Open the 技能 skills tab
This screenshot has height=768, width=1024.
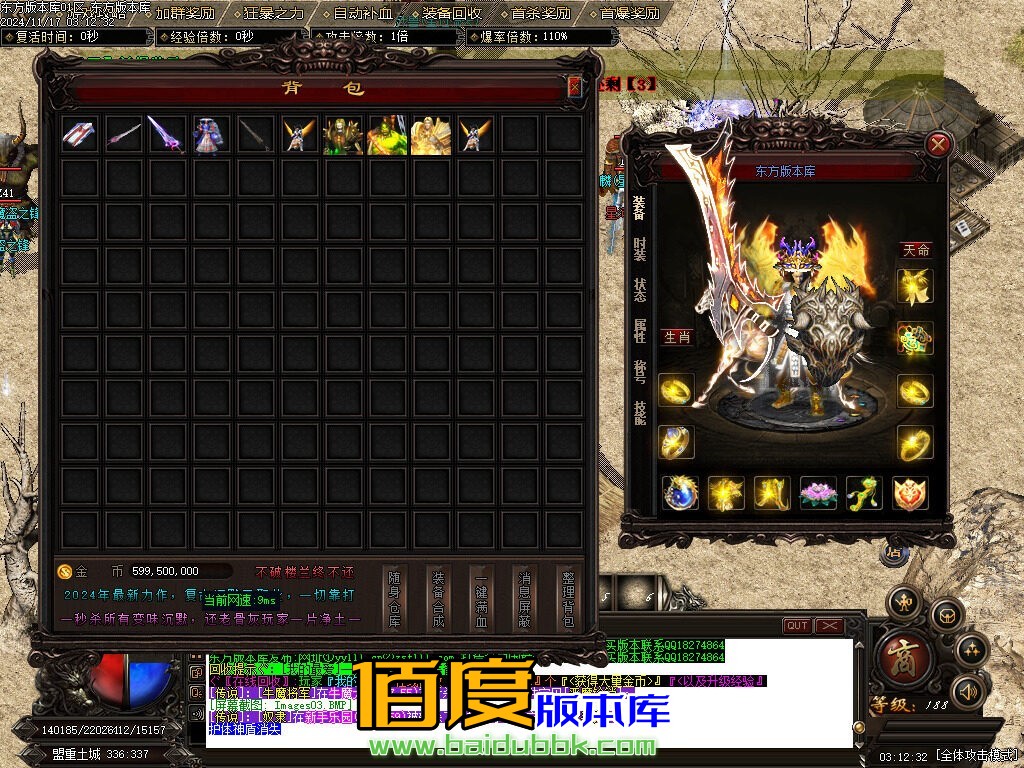[x=639, y=412]
